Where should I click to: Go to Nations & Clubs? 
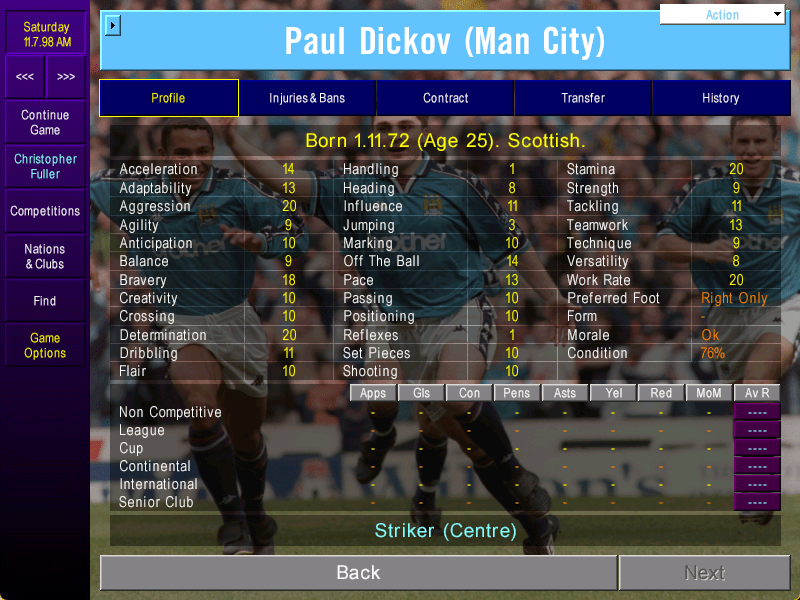[45, 256]
